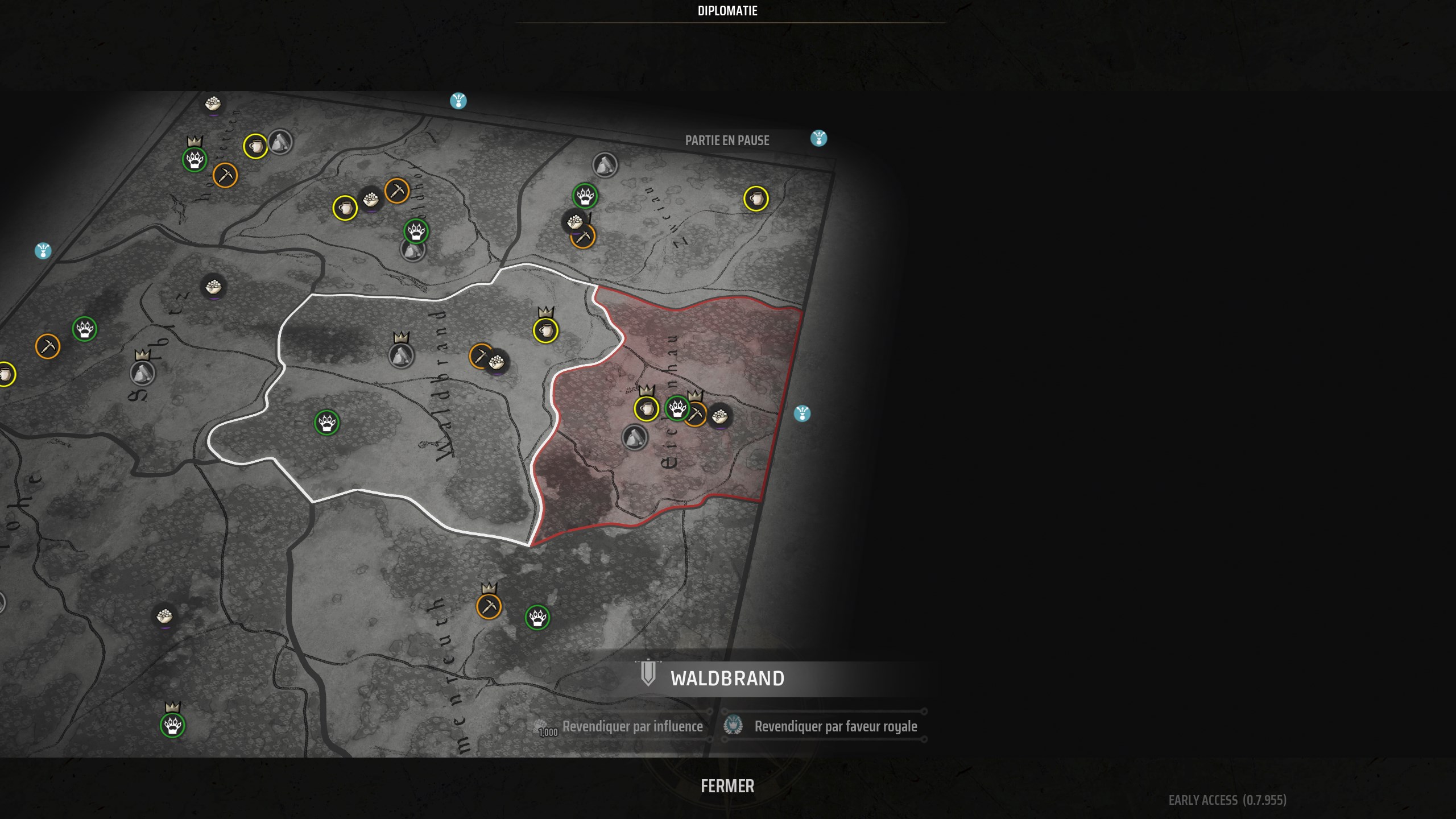The height and width of the screenshot is (819, 1456).
Task: Click the DIPLOMATIE header at the top
Action: click(x=728, y=10)
